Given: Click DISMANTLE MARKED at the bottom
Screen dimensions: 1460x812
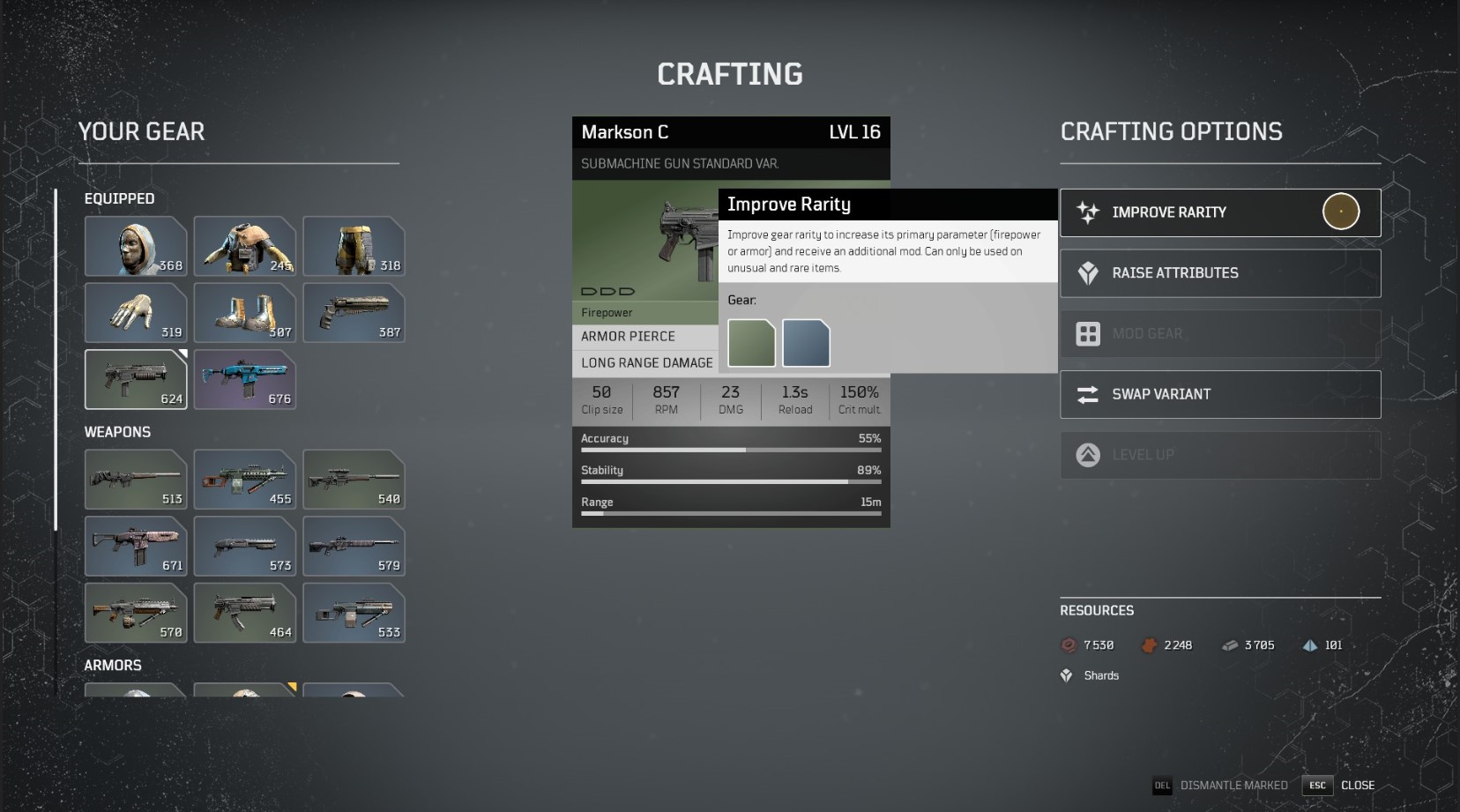Looking at the screenshot, I should [x=1233, y=785].
